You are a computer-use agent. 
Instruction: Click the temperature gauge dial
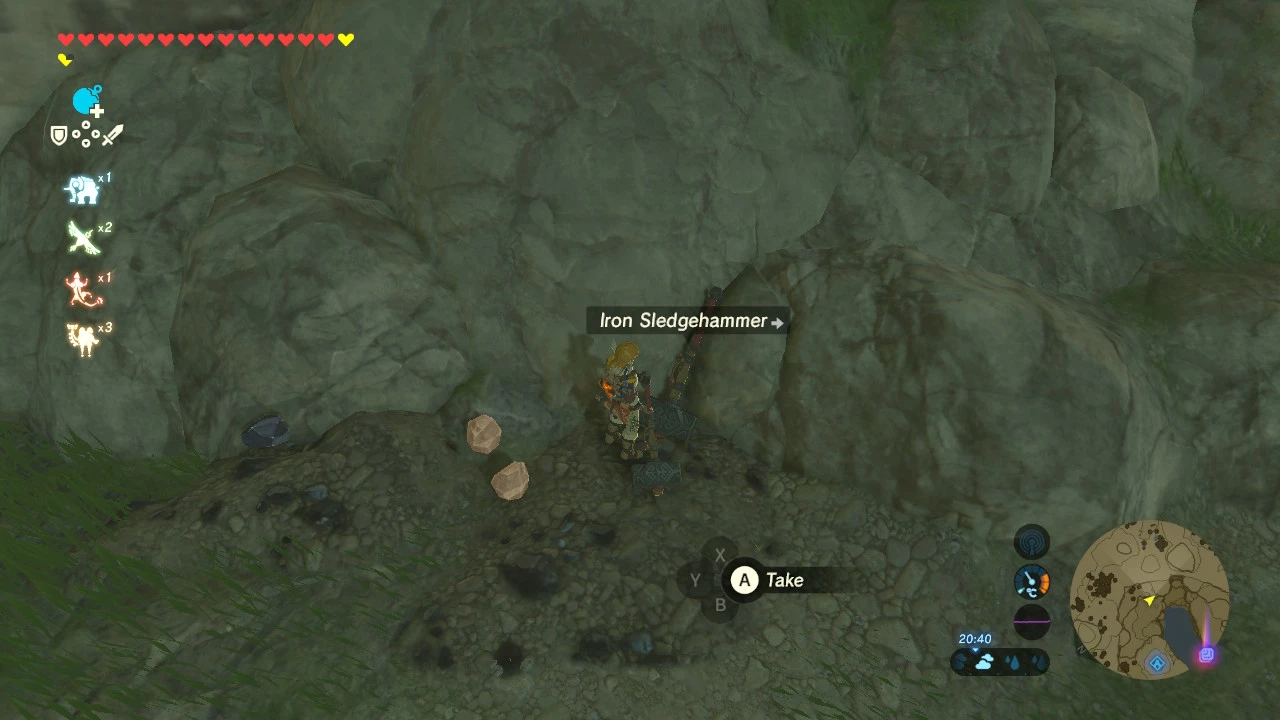1032,582
